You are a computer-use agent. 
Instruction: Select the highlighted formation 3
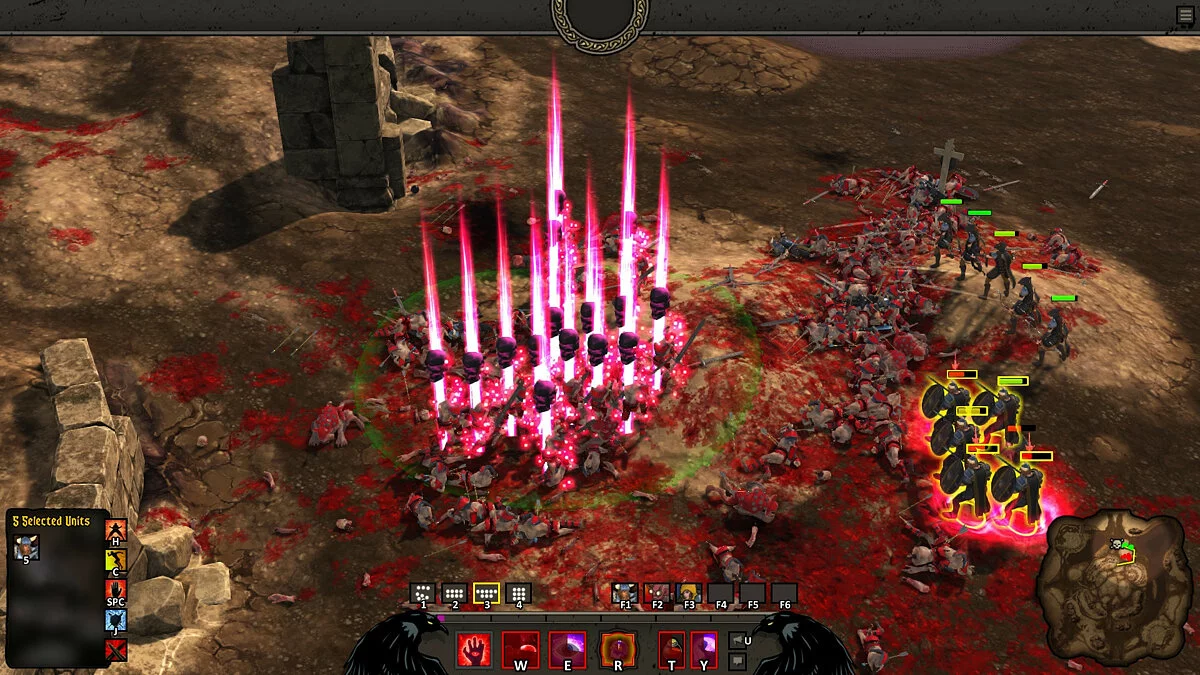(486, 593)
